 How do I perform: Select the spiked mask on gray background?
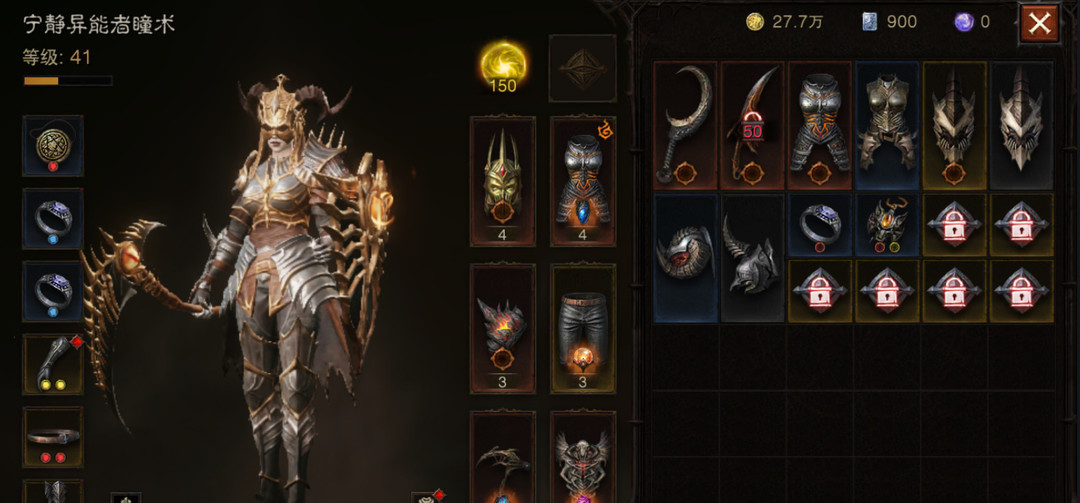(1021, 125)
